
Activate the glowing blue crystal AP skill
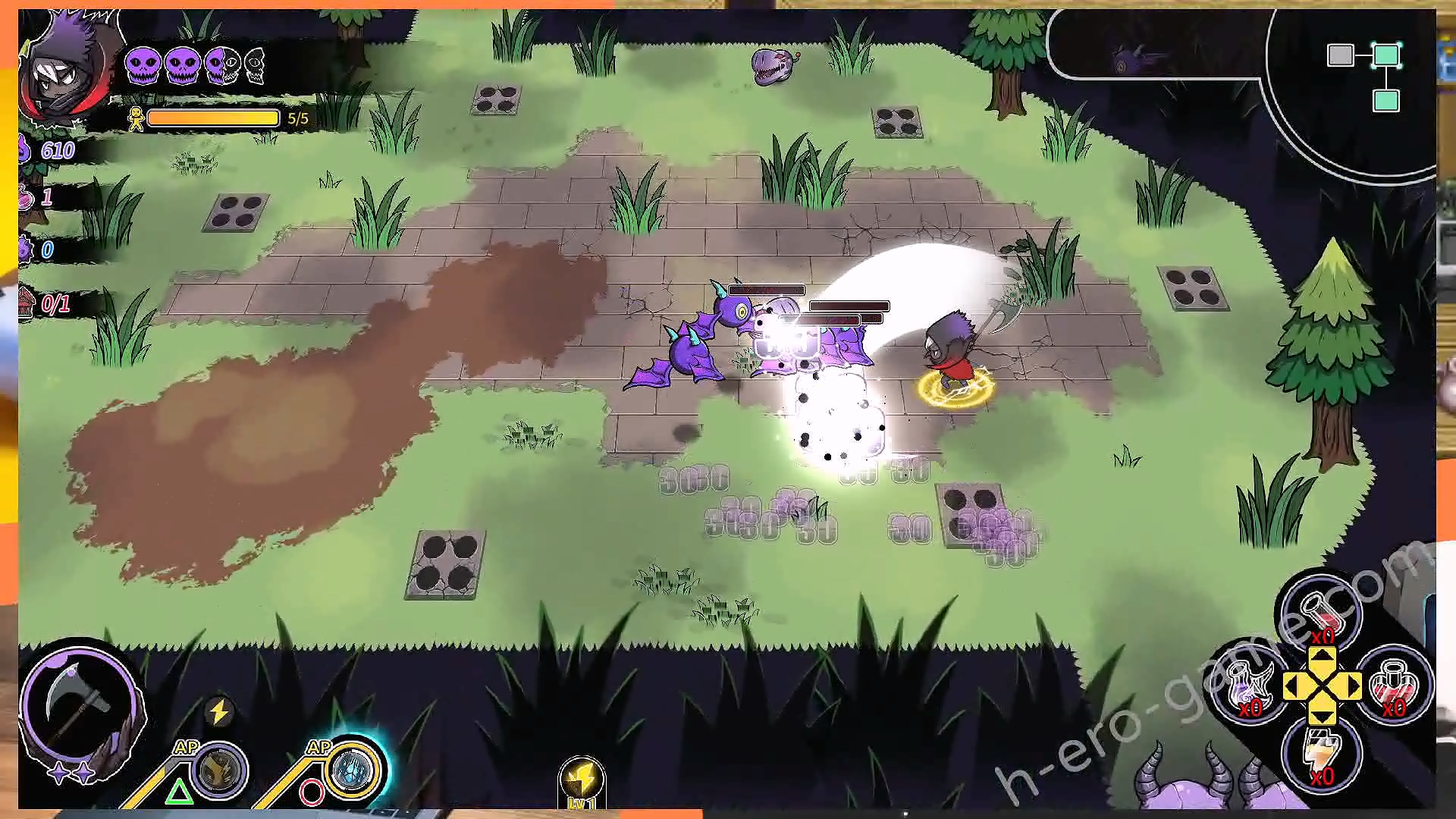[x=353, y=770]
